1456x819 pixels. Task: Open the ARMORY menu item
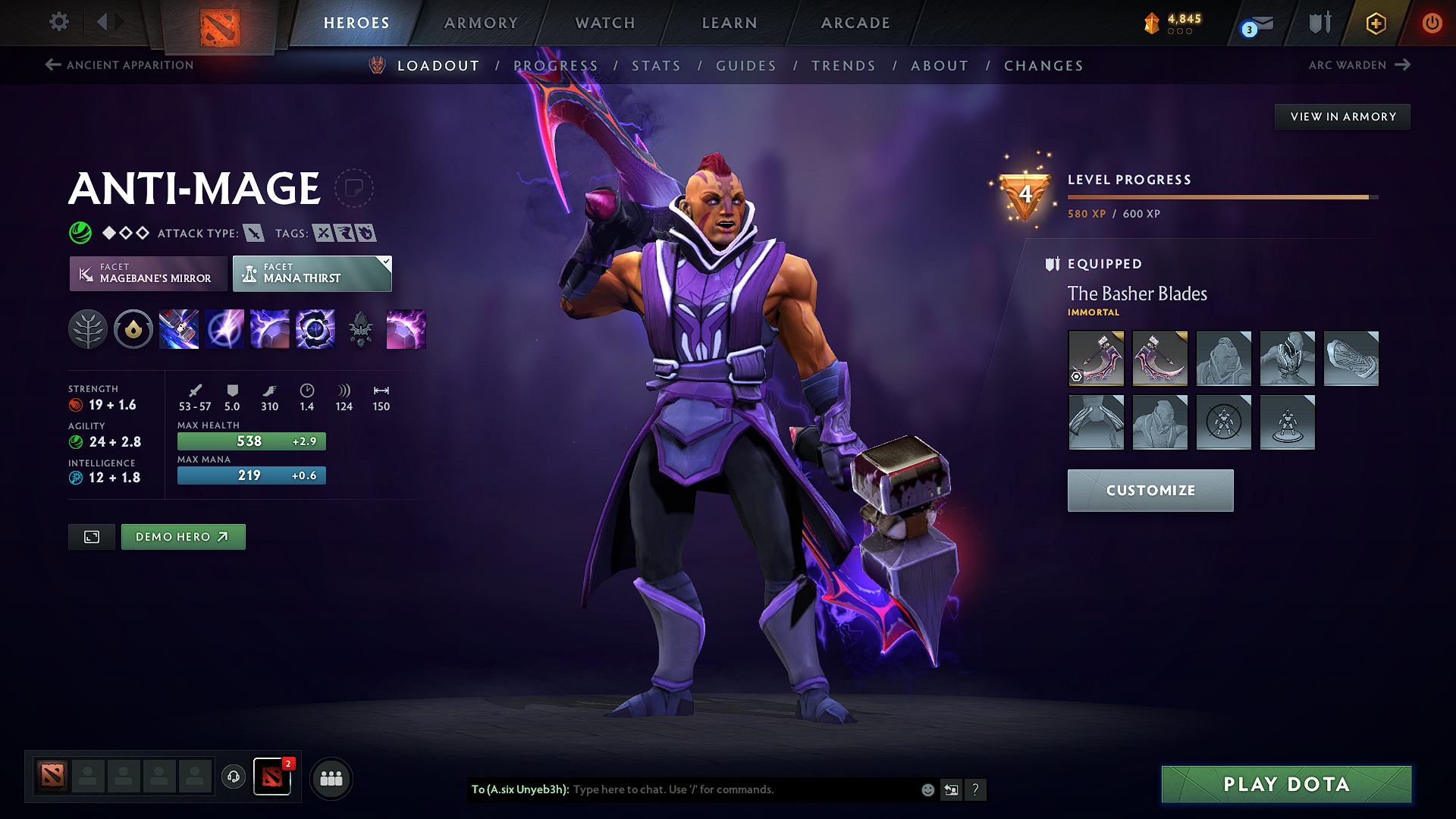[x=481, y=23]
